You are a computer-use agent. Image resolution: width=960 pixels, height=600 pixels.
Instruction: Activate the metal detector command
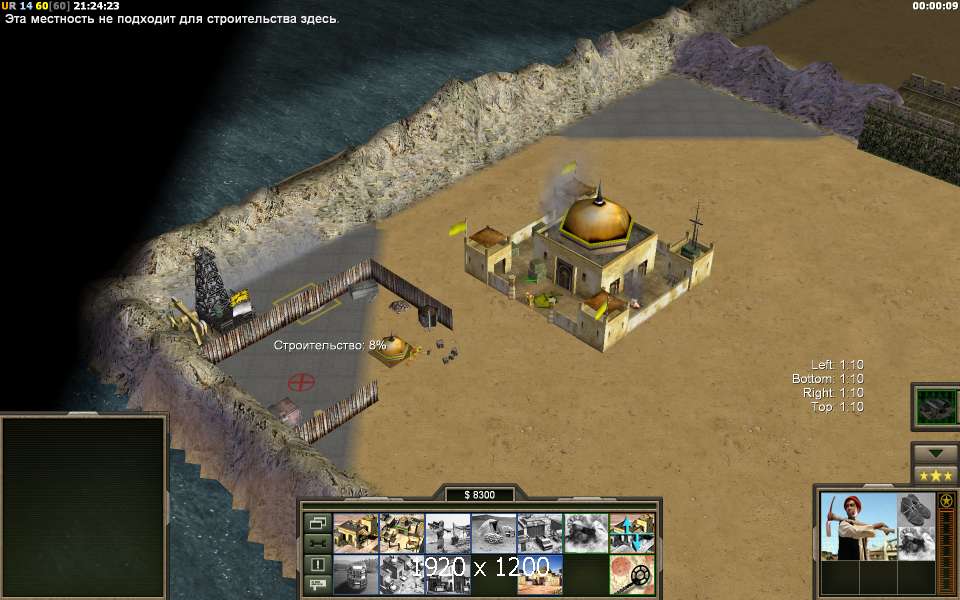point(632,574)
